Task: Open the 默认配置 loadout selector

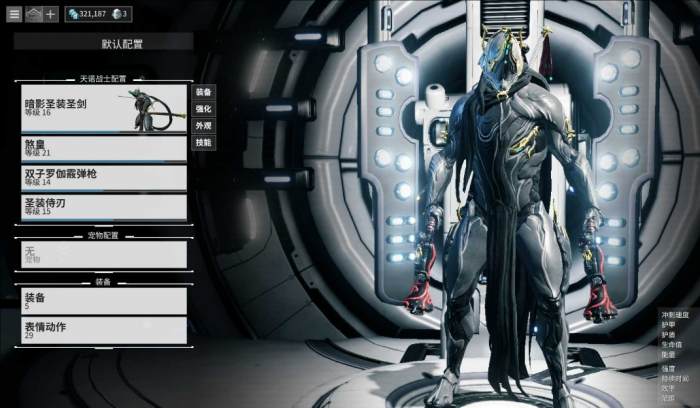Action: coord(103,43)
